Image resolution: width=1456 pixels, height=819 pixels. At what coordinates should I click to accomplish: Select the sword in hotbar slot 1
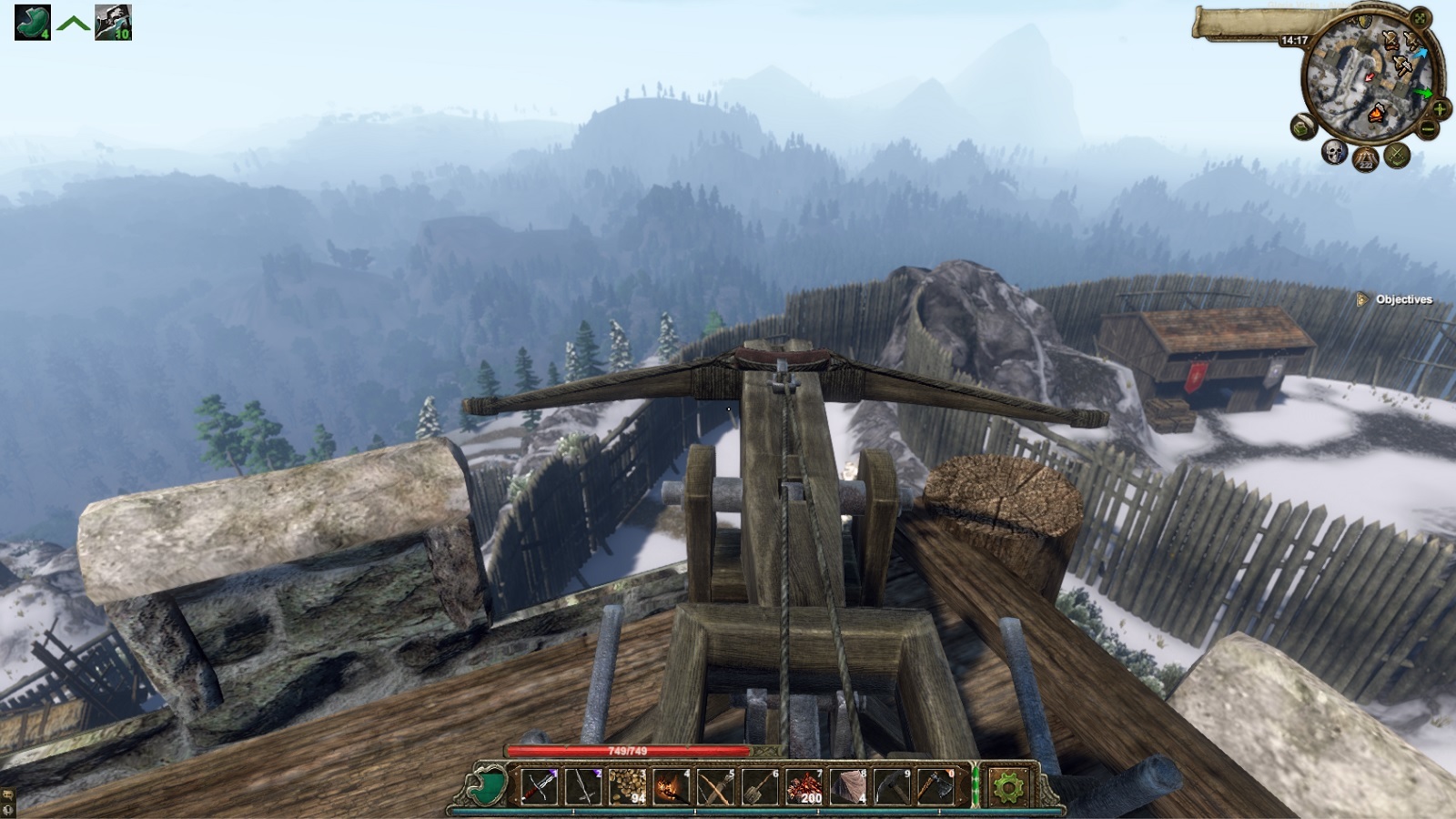(x=538, y=786)
